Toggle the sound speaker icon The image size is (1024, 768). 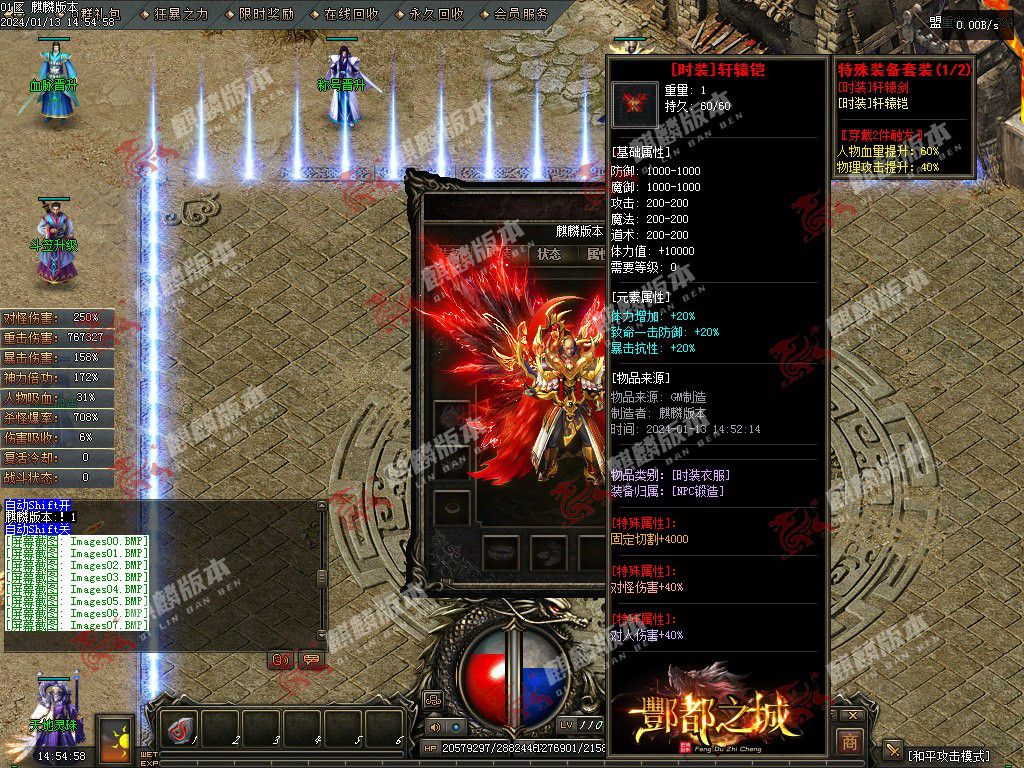click(435, 727)
